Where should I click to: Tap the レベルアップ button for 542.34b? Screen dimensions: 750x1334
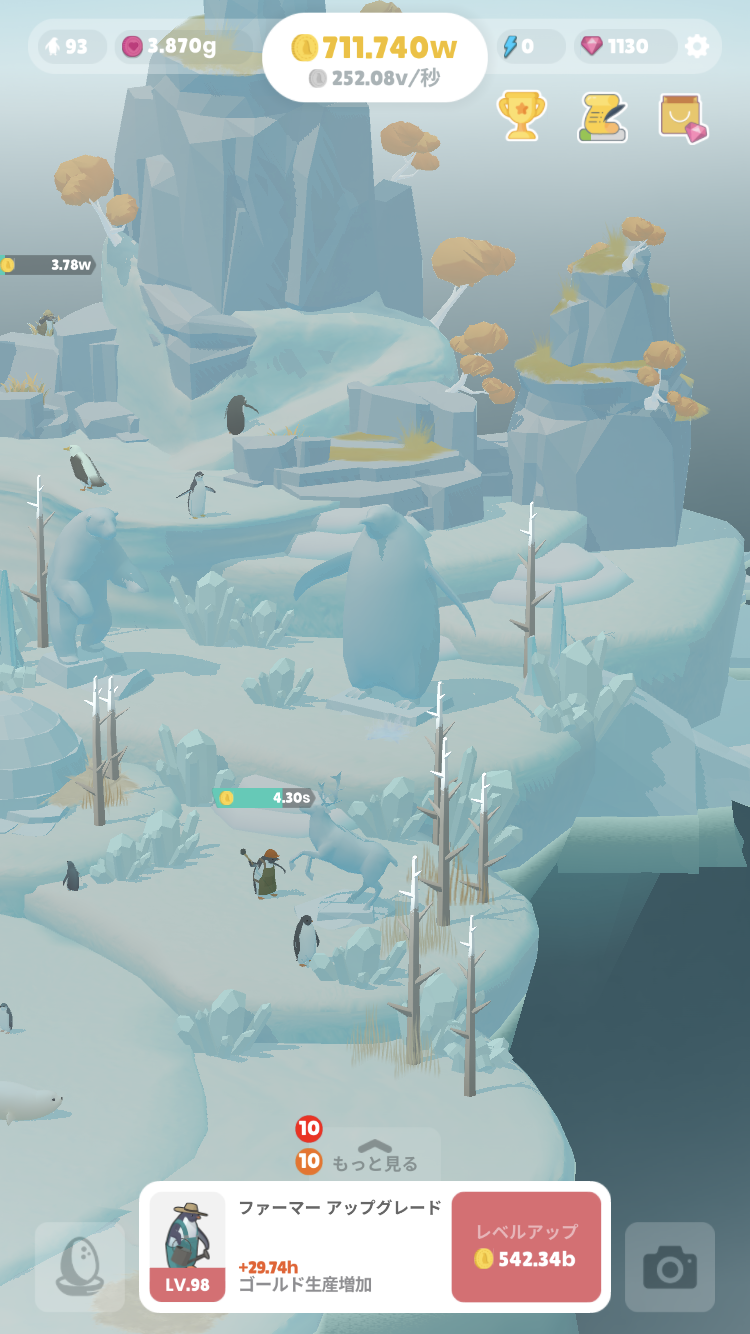[526, 1247]
